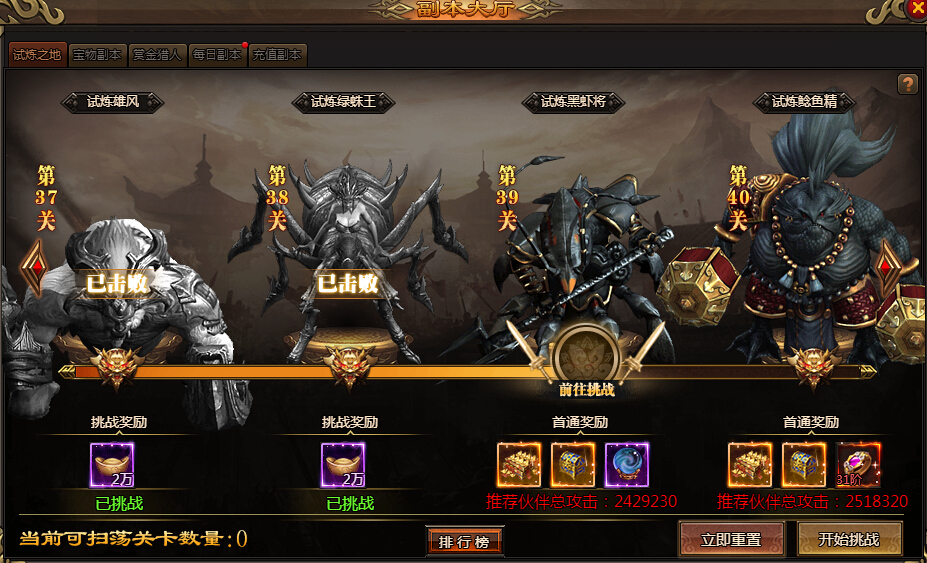The image size is (927, 563).
Task: Switch to the 宝物副本 tab
Action: [97, 55]
